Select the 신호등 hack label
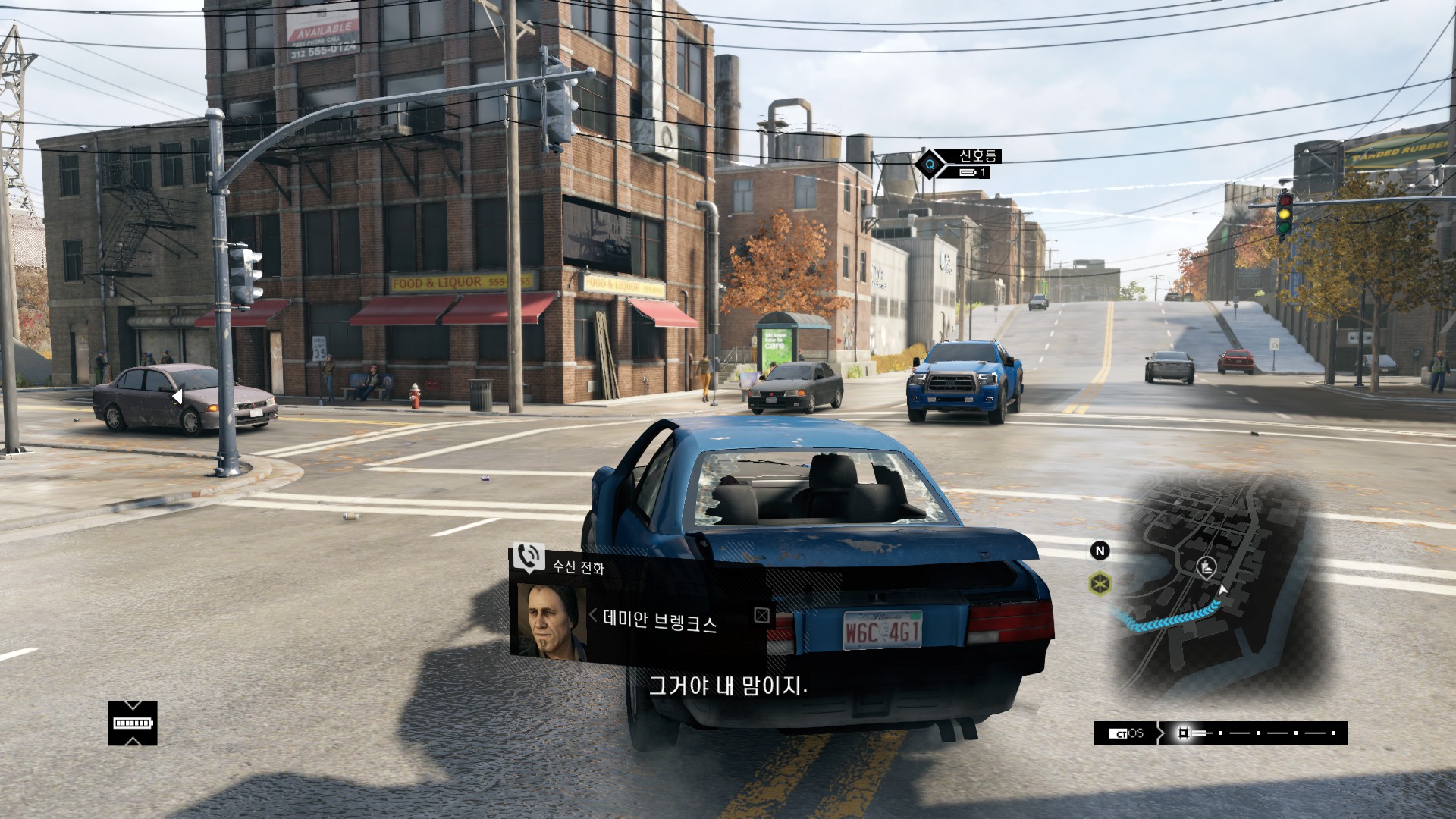The image size is (1456, 819). (977, 156)
